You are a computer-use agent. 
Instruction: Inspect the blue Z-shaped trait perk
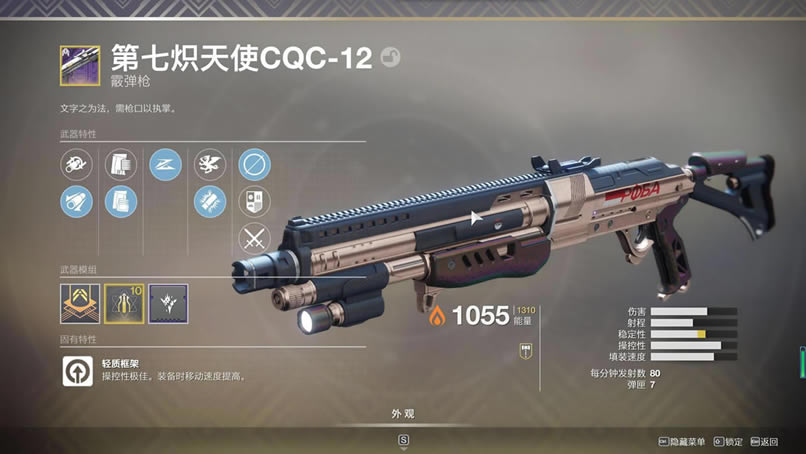[165, 164]
